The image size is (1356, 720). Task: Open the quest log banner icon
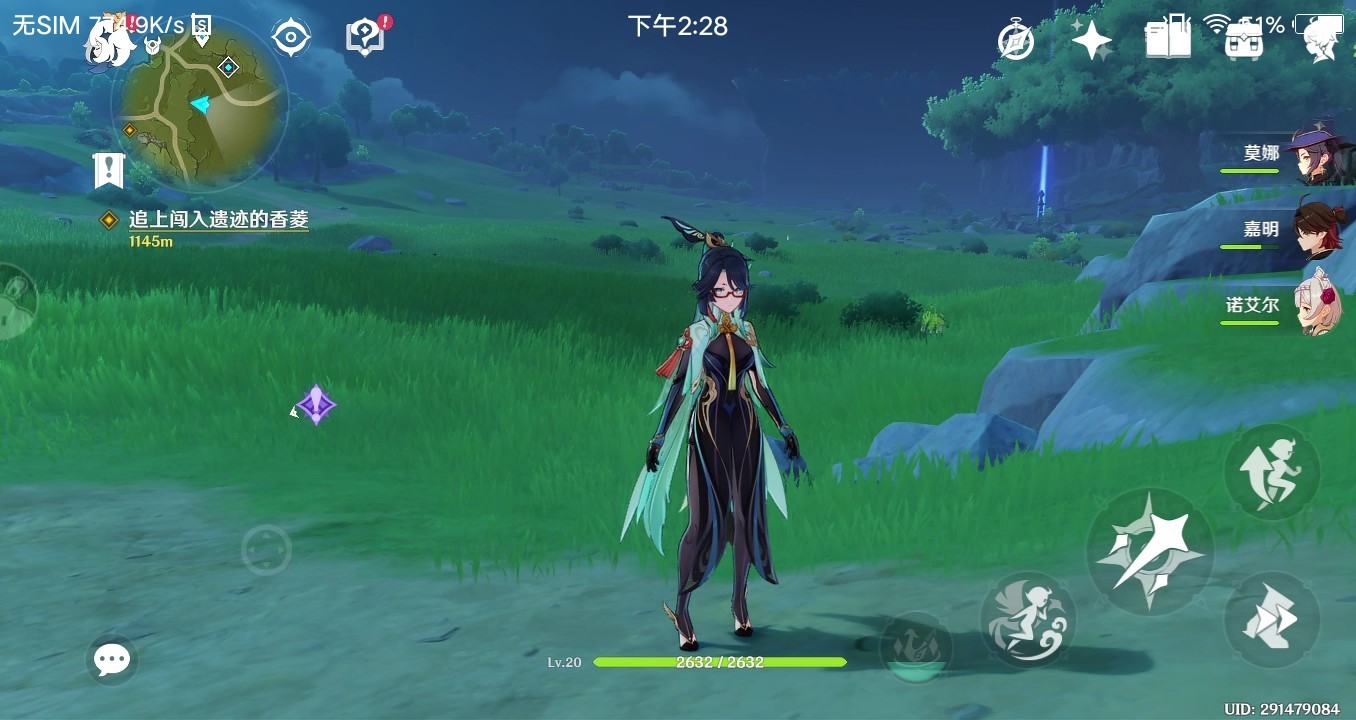(x=108, y=171)
